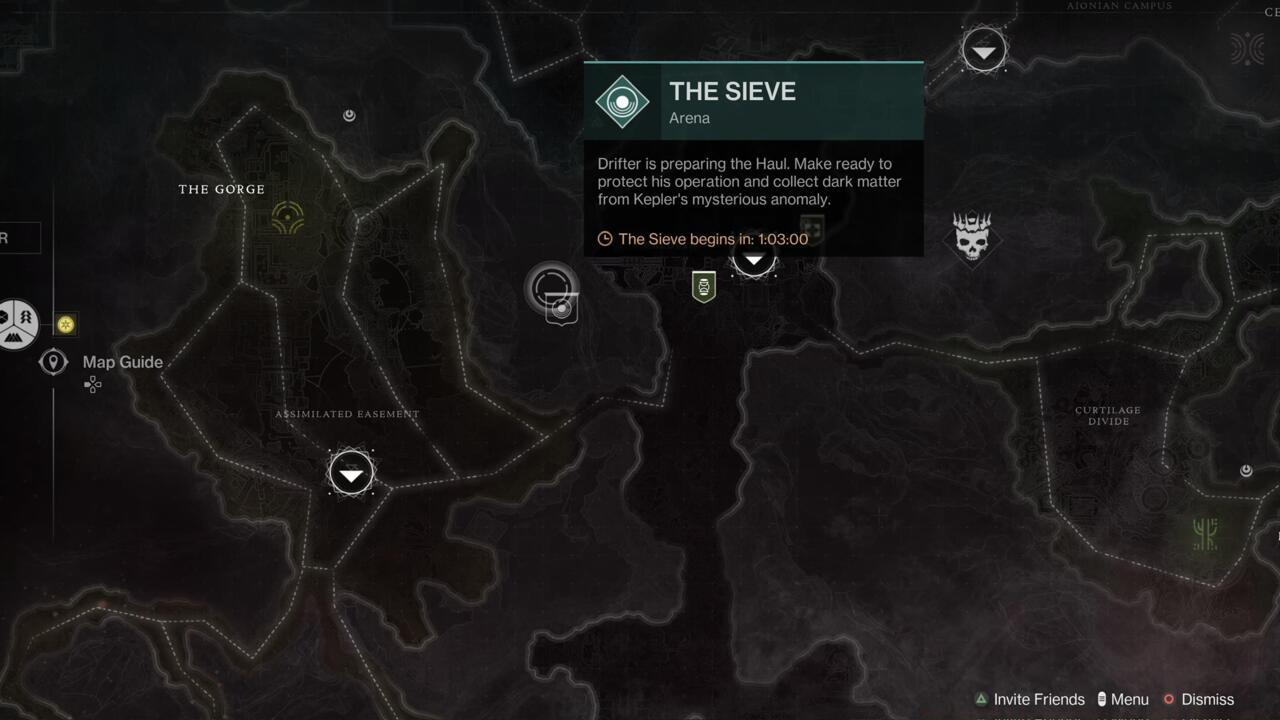
Task: Click the landing zone beneath The Sieve tooltip
Action: click(753, 260)
